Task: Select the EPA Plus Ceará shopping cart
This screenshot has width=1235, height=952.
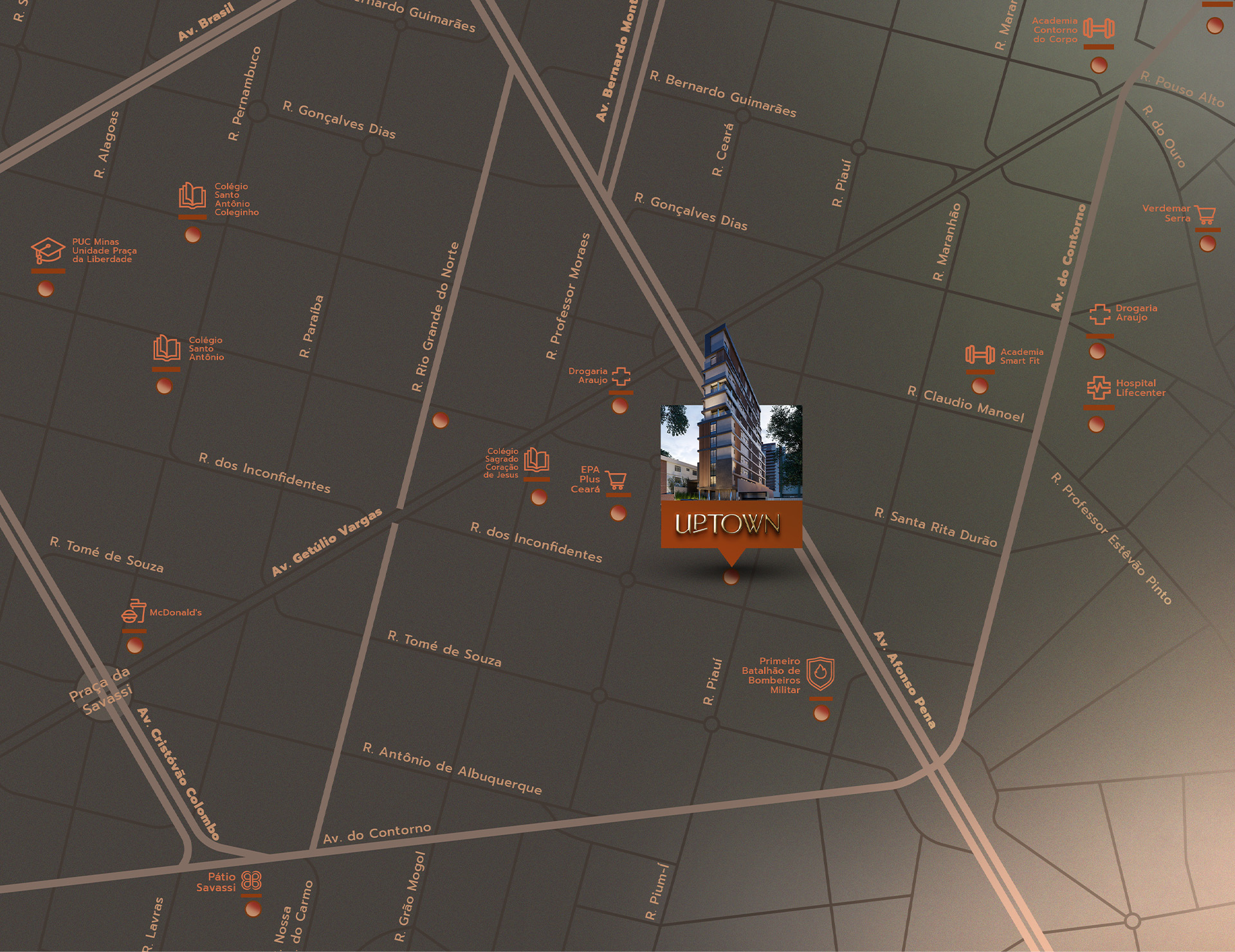Action: click(616, 481)
